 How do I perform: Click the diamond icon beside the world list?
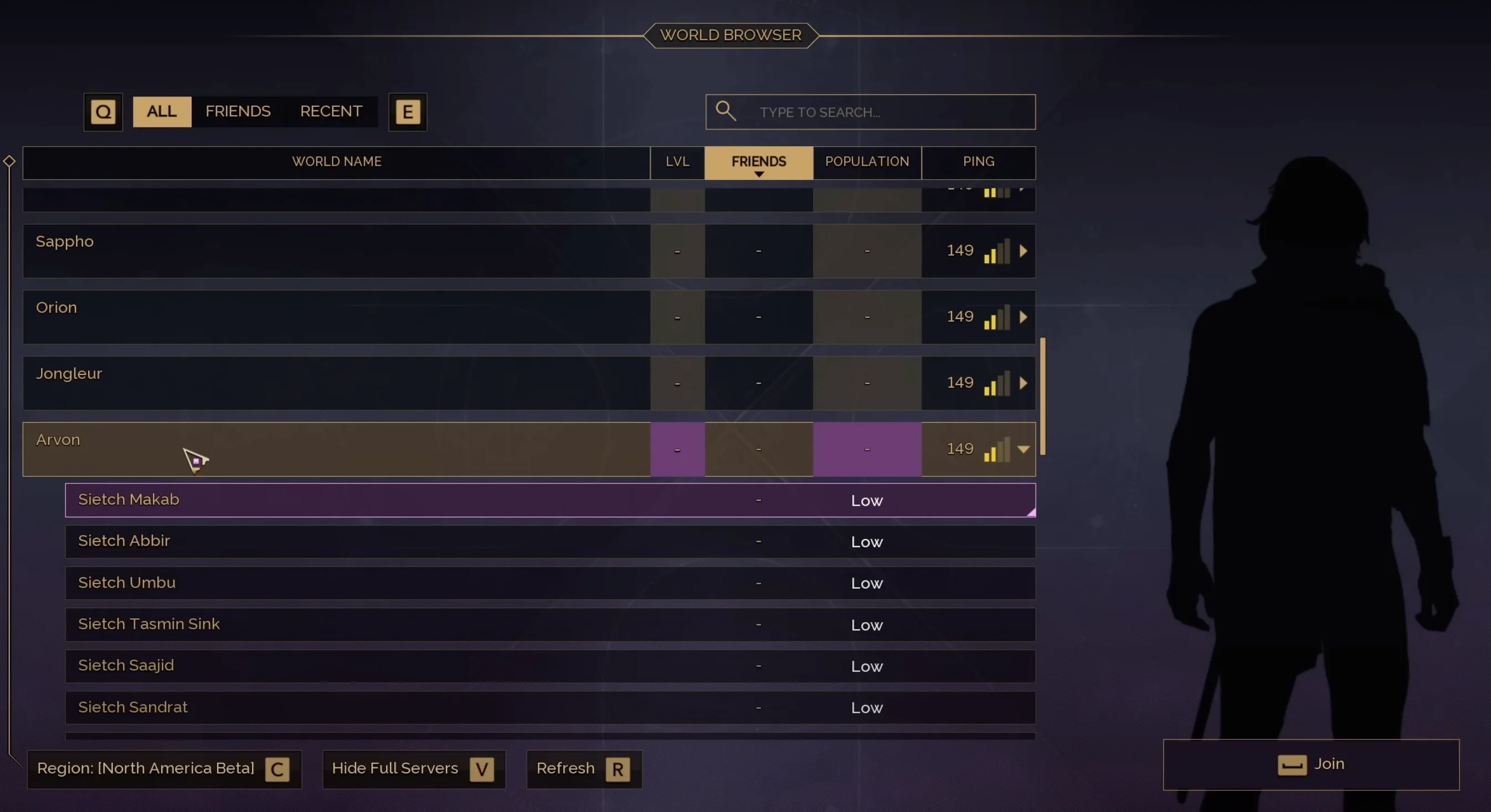coord(9,162)
